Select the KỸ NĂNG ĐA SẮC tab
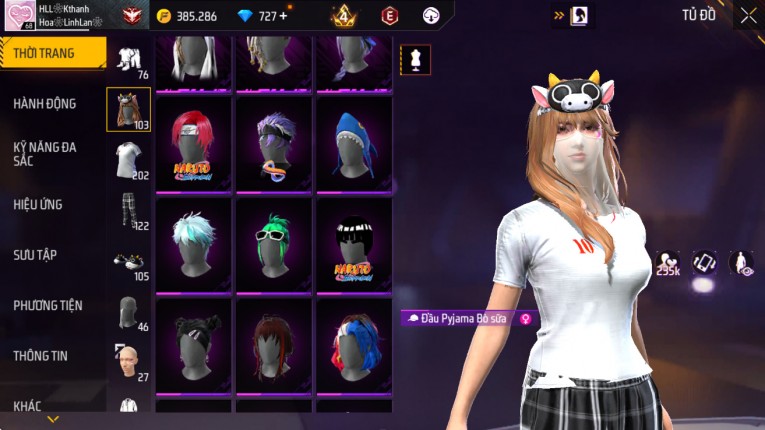765x430 pixels. tap(46, 153)
